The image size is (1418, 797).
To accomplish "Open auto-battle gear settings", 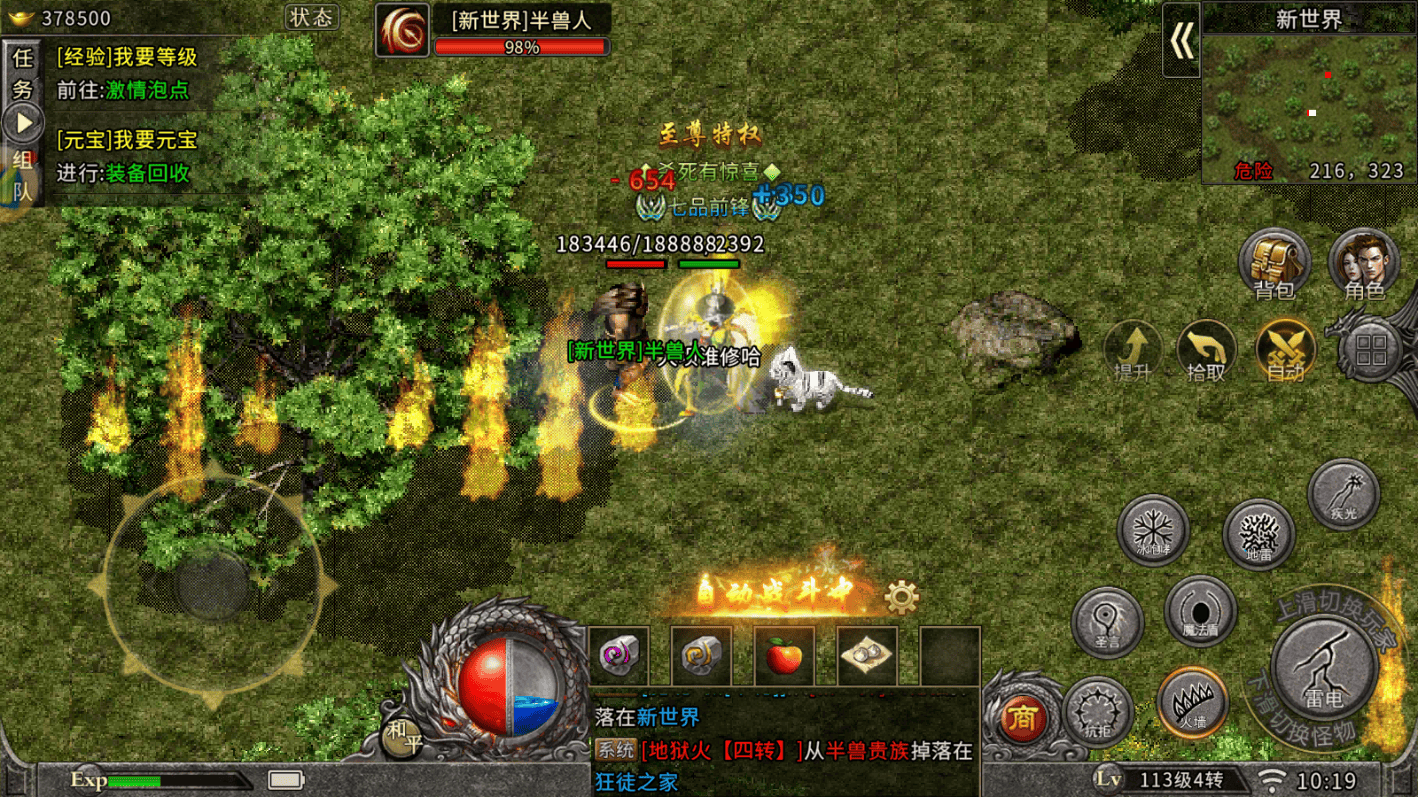I will (901, 598).
